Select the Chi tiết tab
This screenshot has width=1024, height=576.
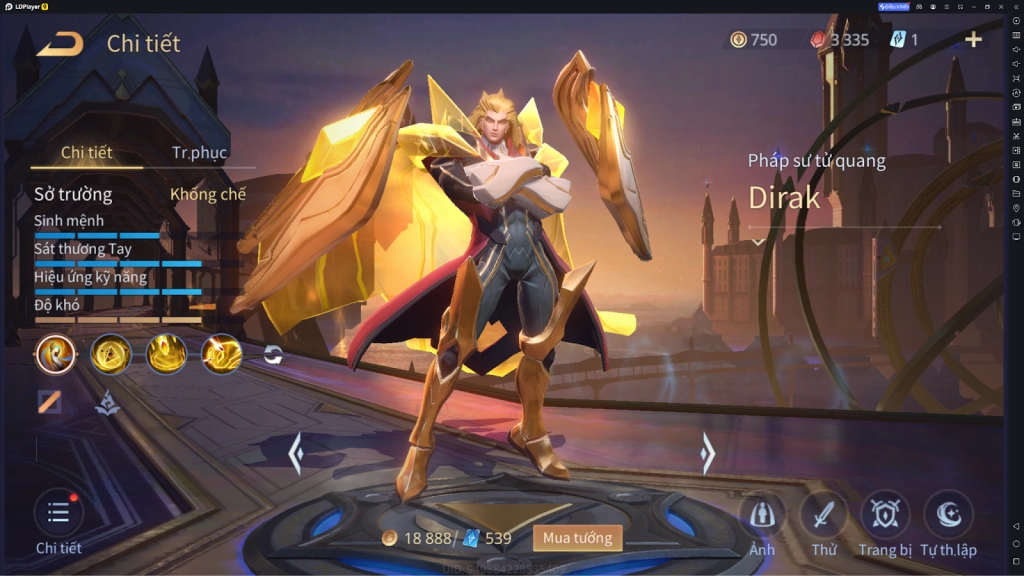coord(86,153)
